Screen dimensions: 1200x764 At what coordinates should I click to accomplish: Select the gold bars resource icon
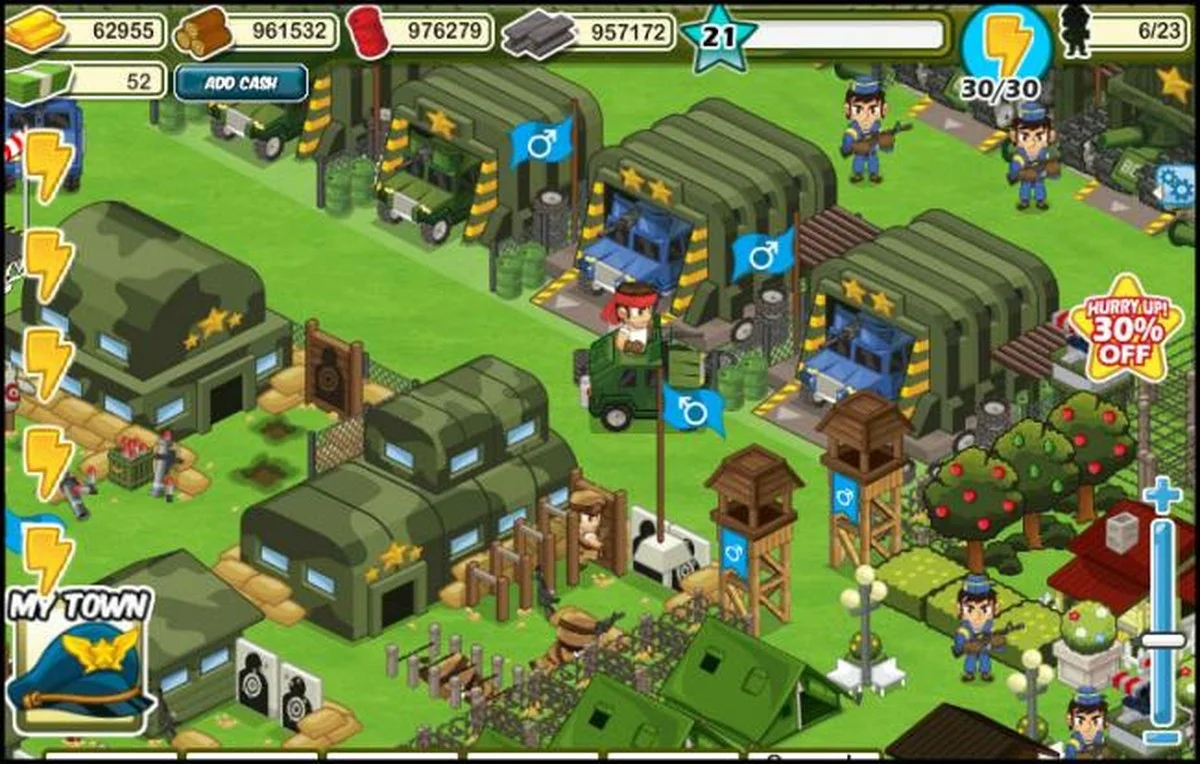pos(36,32)
